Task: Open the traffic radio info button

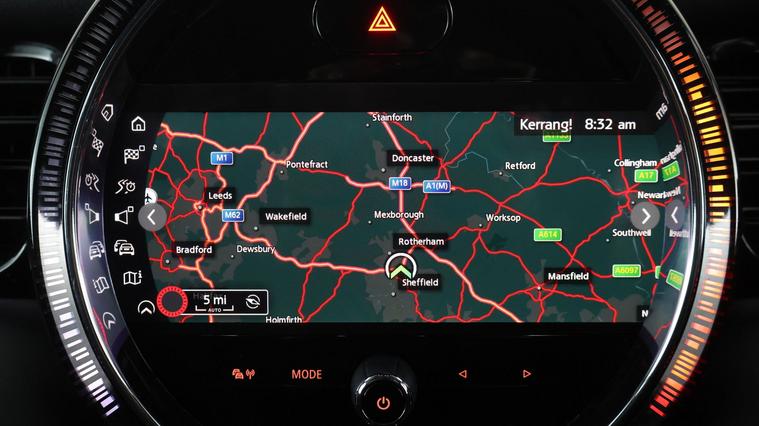Action: [243, 374]
